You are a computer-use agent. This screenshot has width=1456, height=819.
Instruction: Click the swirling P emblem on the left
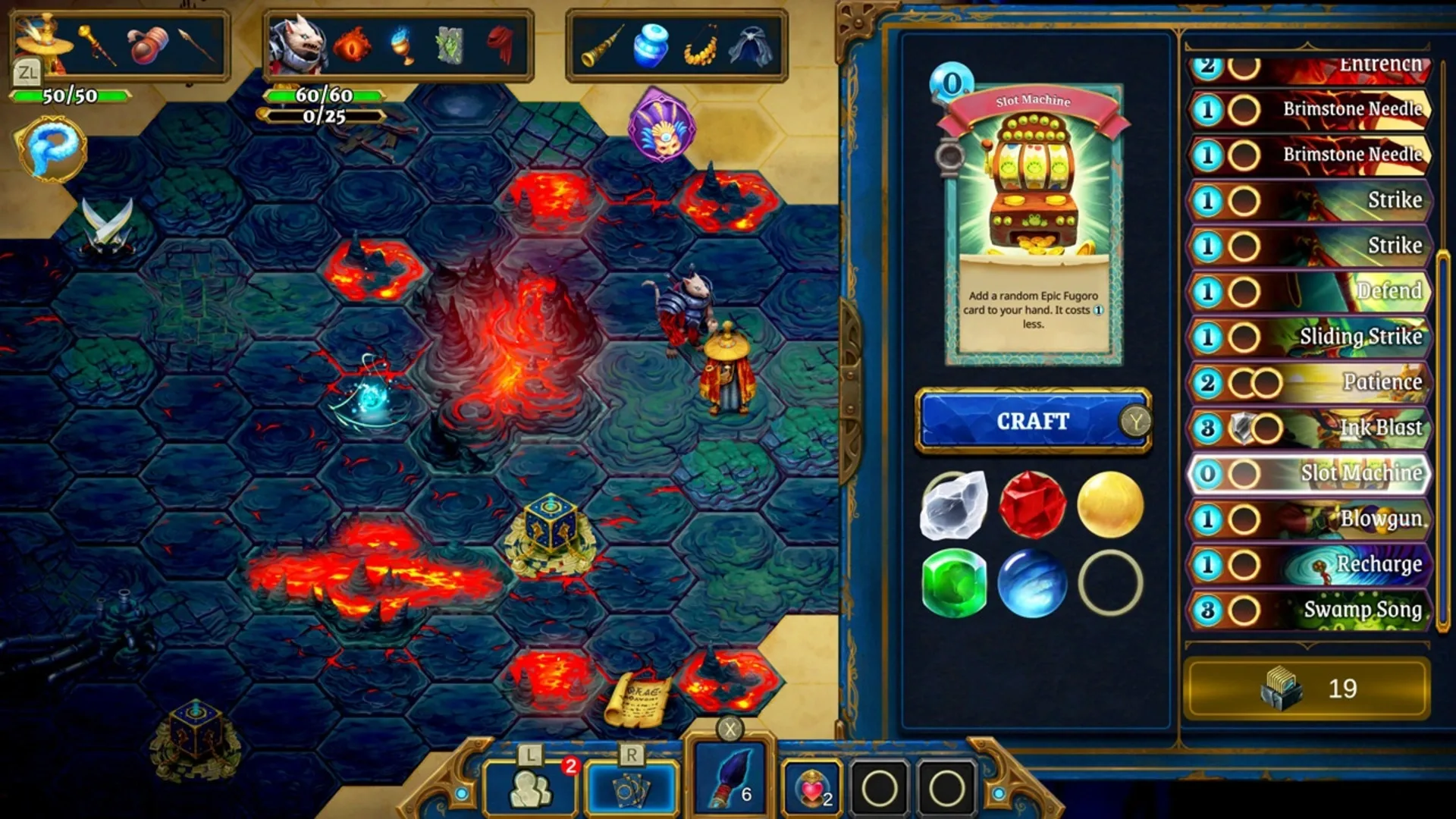(x=51, y=151)
